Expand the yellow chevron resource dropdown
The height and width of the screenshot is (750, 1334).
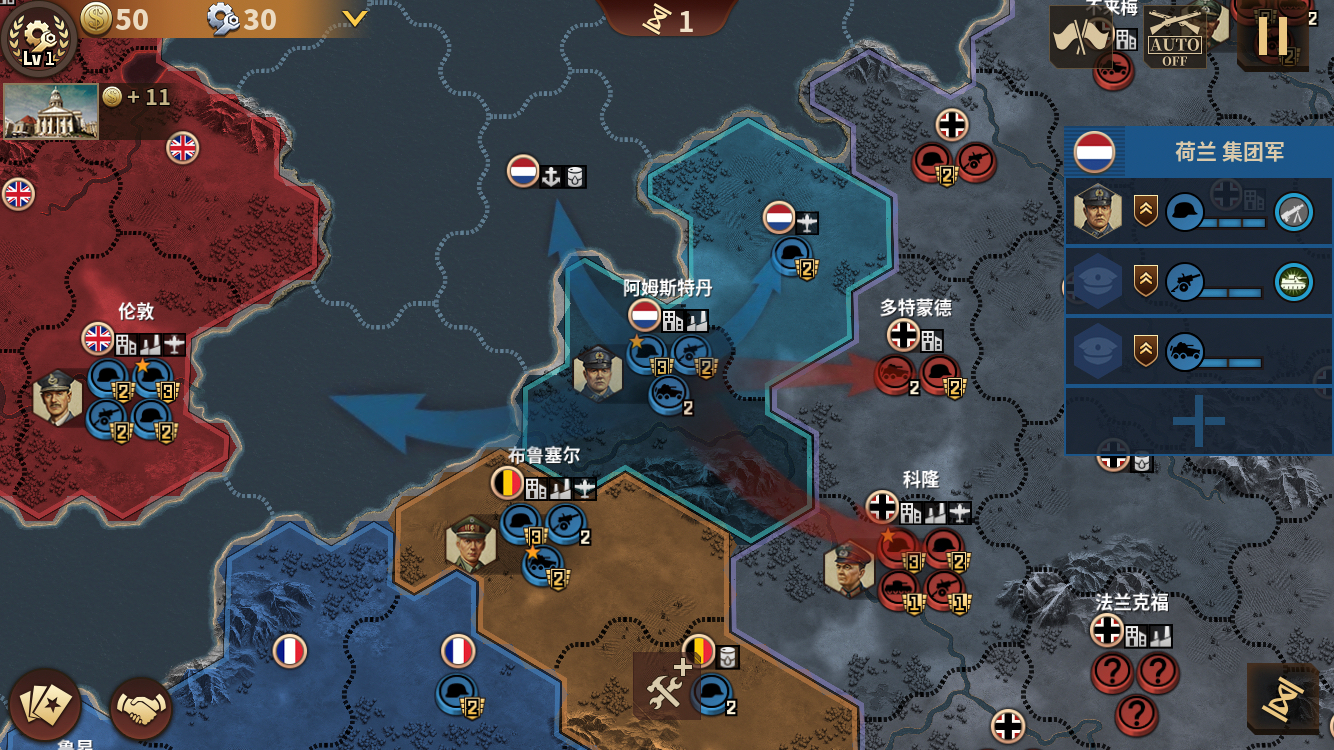pyautogui.click(x=355, y=19)
